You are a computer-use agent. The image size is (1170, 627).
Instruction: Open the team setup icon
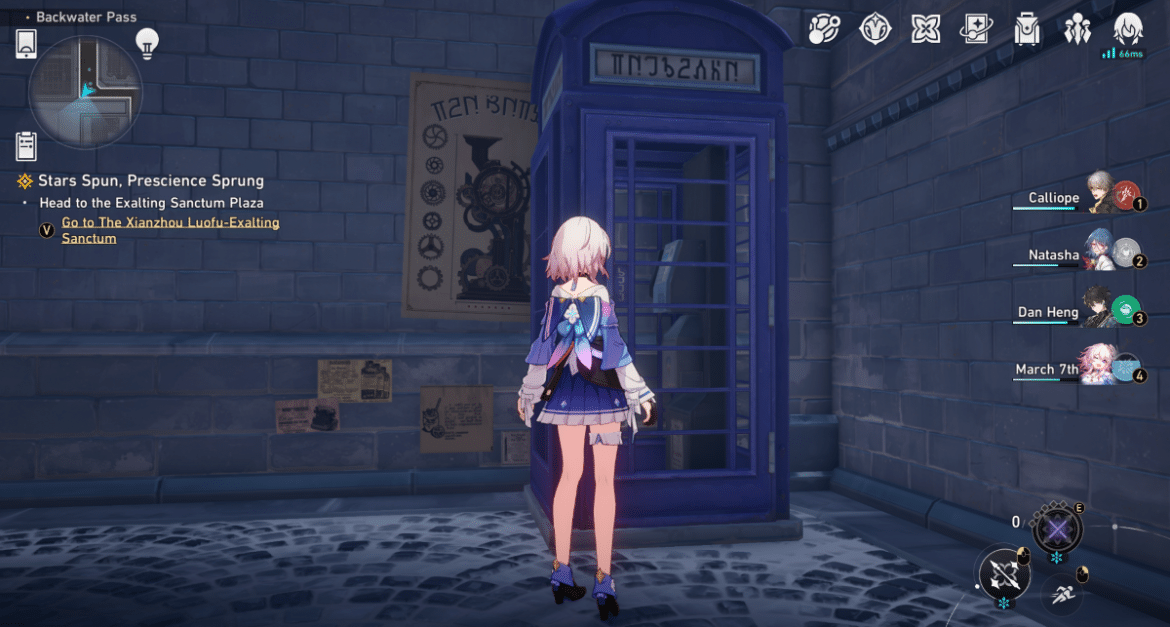pos(1077,29)
